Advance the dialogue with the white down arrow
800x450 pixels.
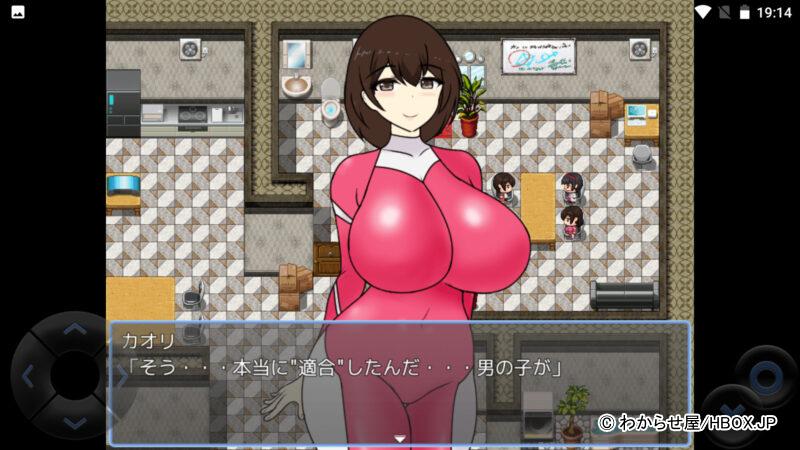[399, 438]
